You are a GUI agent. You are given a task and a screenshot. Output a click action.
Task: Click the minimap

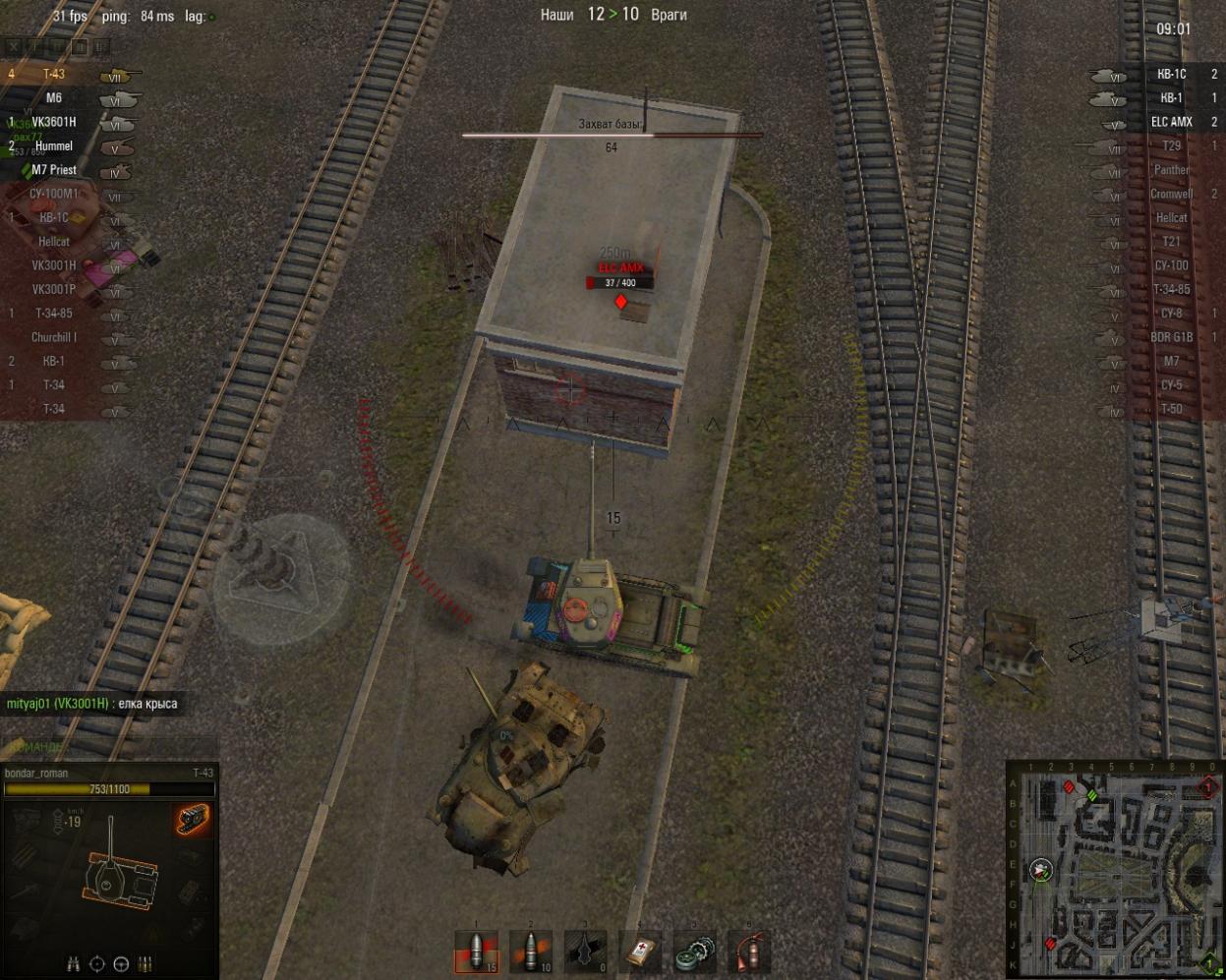tap(1115, 871)
